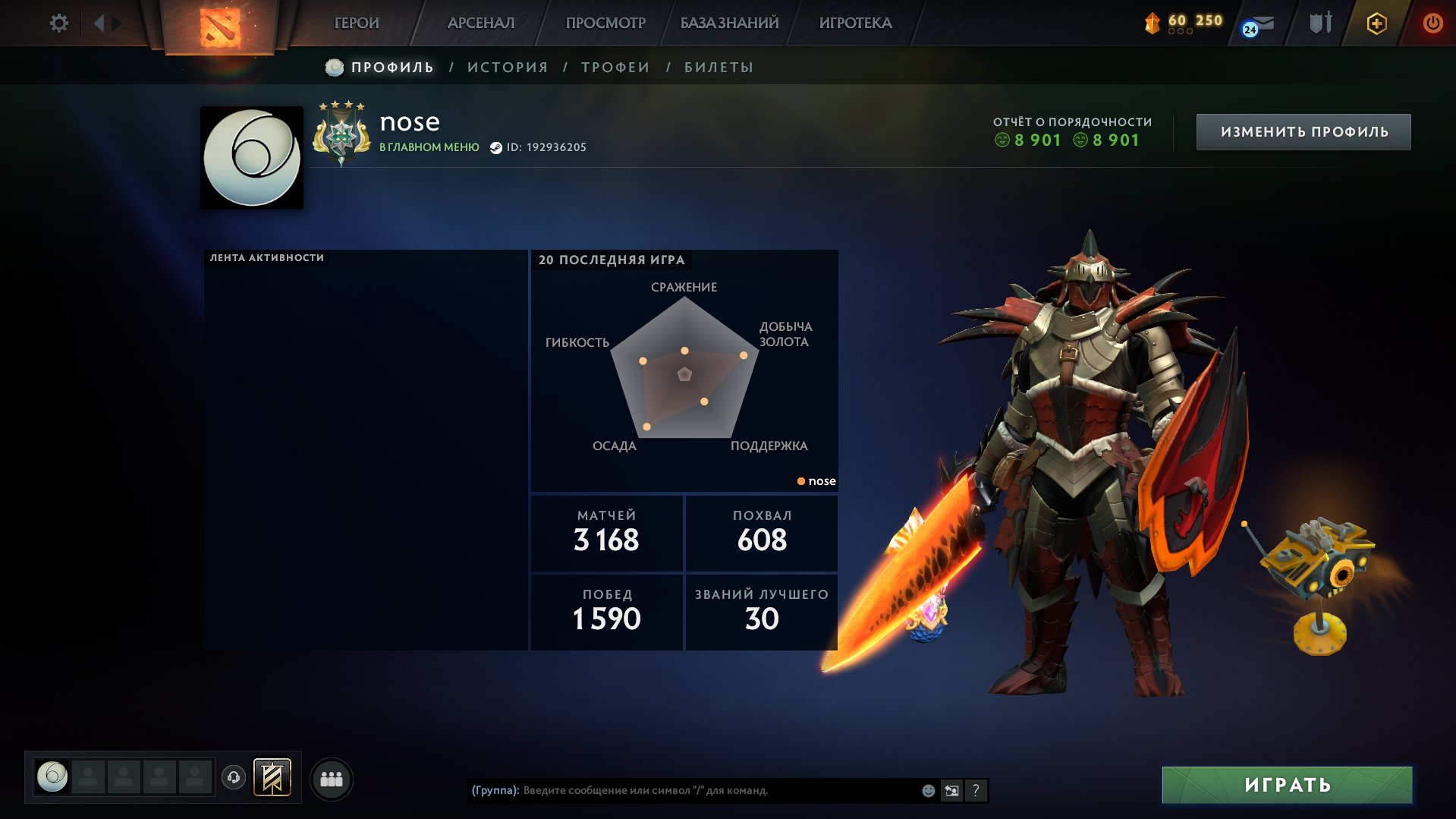Viewport: 1456px width, 819px height.
Task: Open the Dota Plus gold plus icon
Action: 1376,23
